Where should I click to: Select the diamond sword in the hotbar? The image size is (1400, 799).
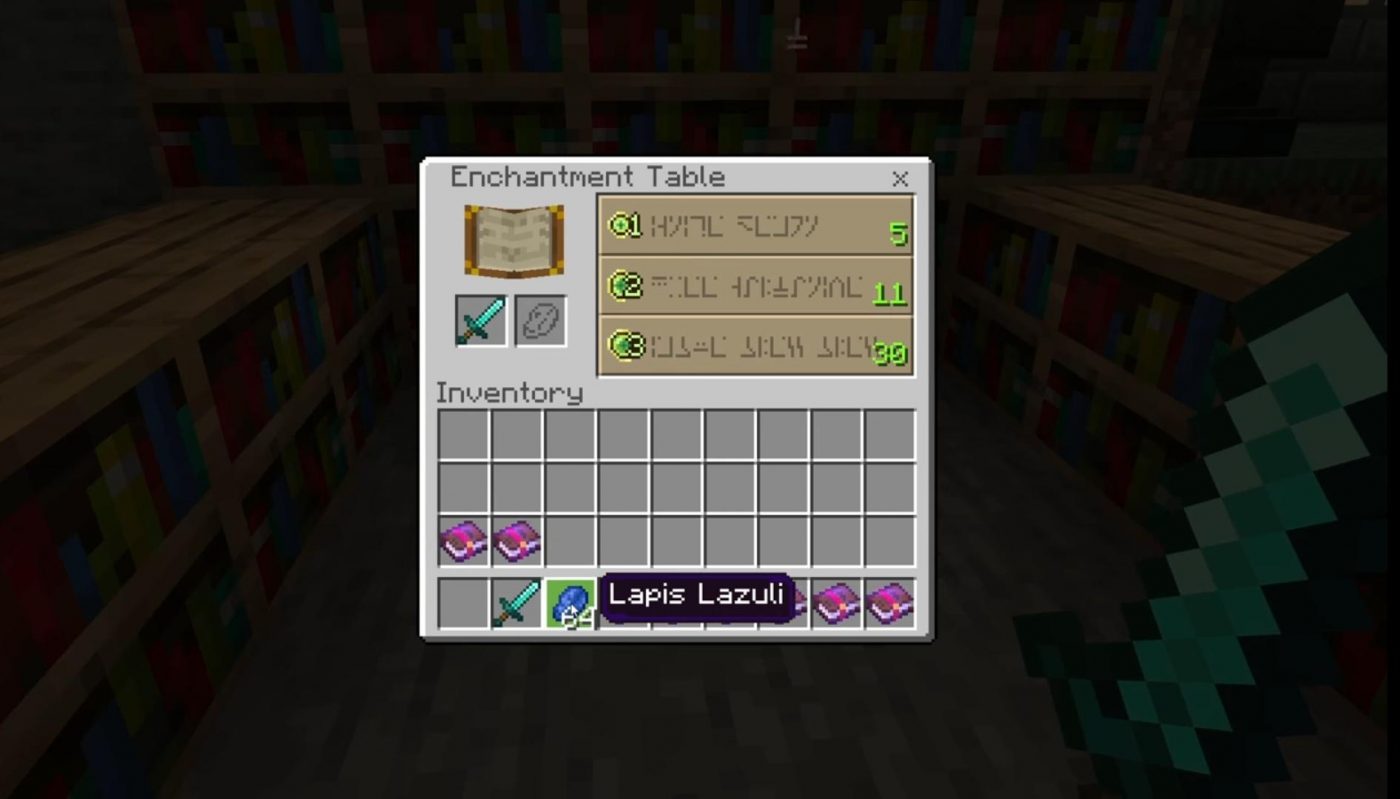514,600
